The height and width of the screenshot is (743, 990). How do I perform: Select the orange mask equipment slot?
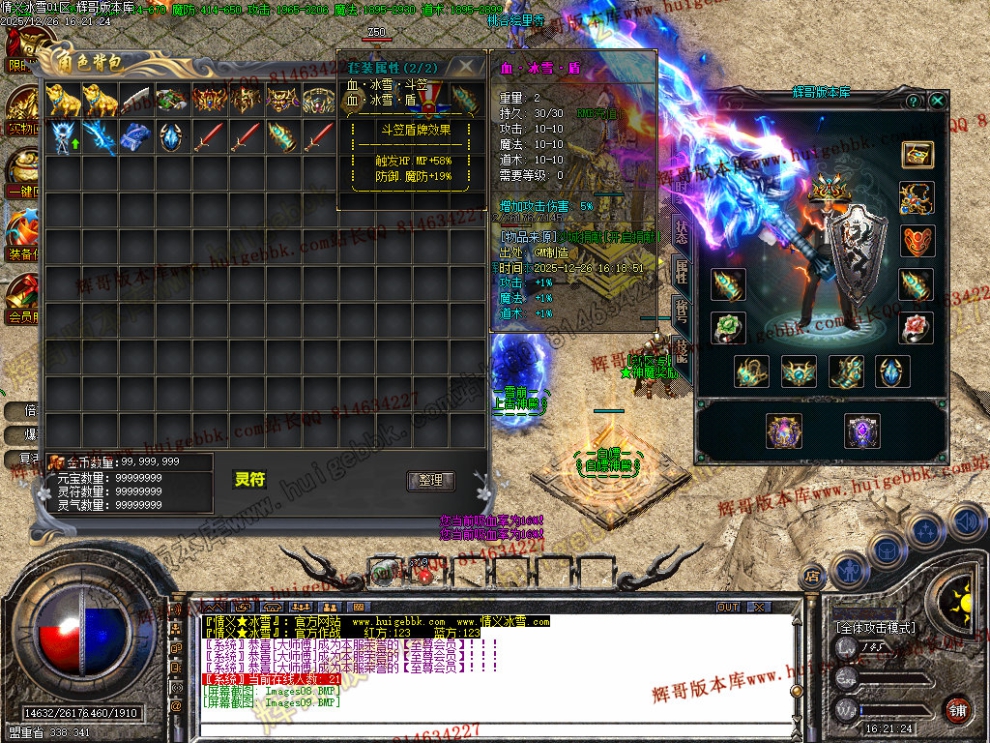[917, 241]
